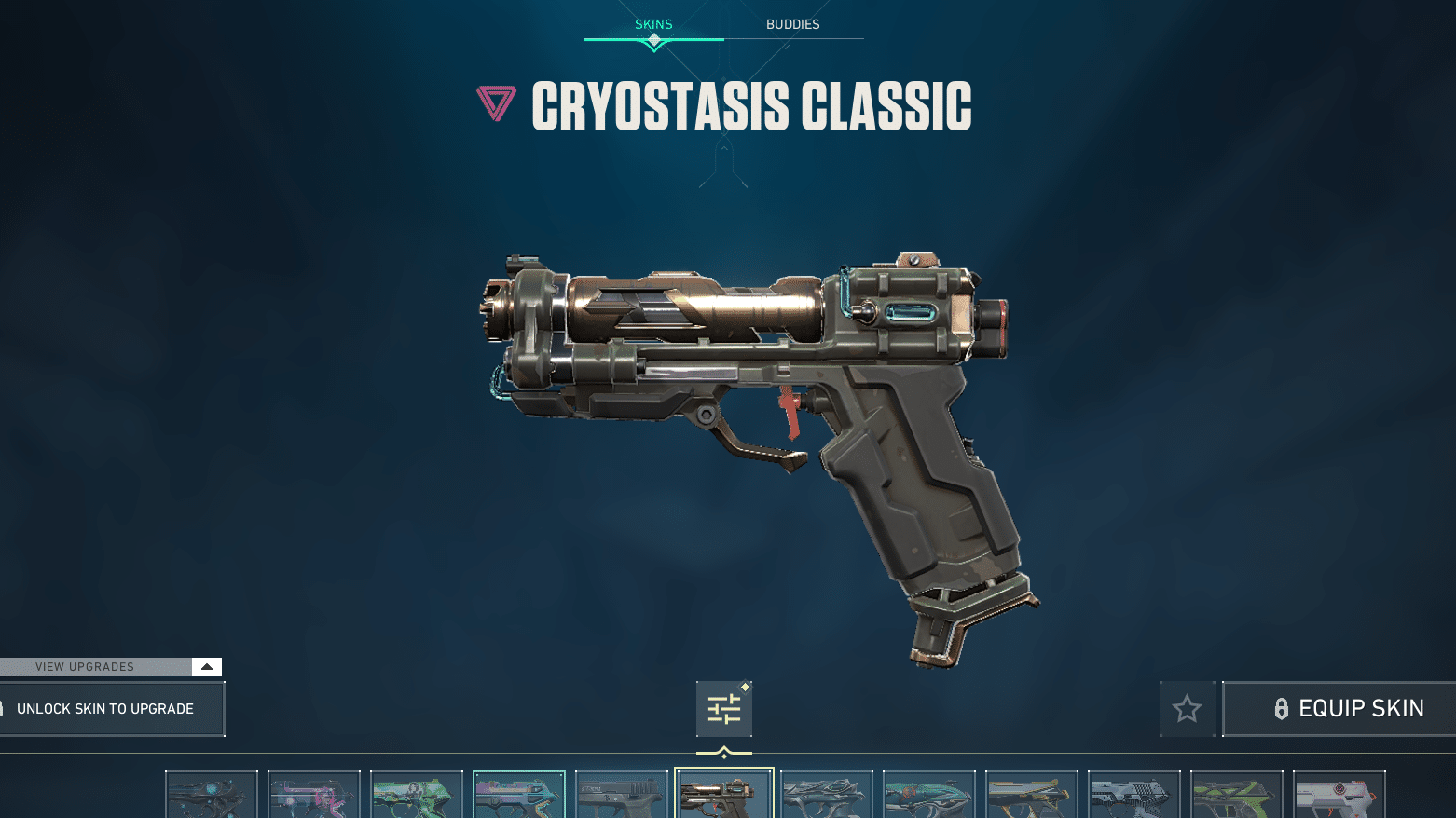Click the sparkle badge on the variant settings icon
The image size is (1456, 818).
pyautogui.click(x=745, y=687)
